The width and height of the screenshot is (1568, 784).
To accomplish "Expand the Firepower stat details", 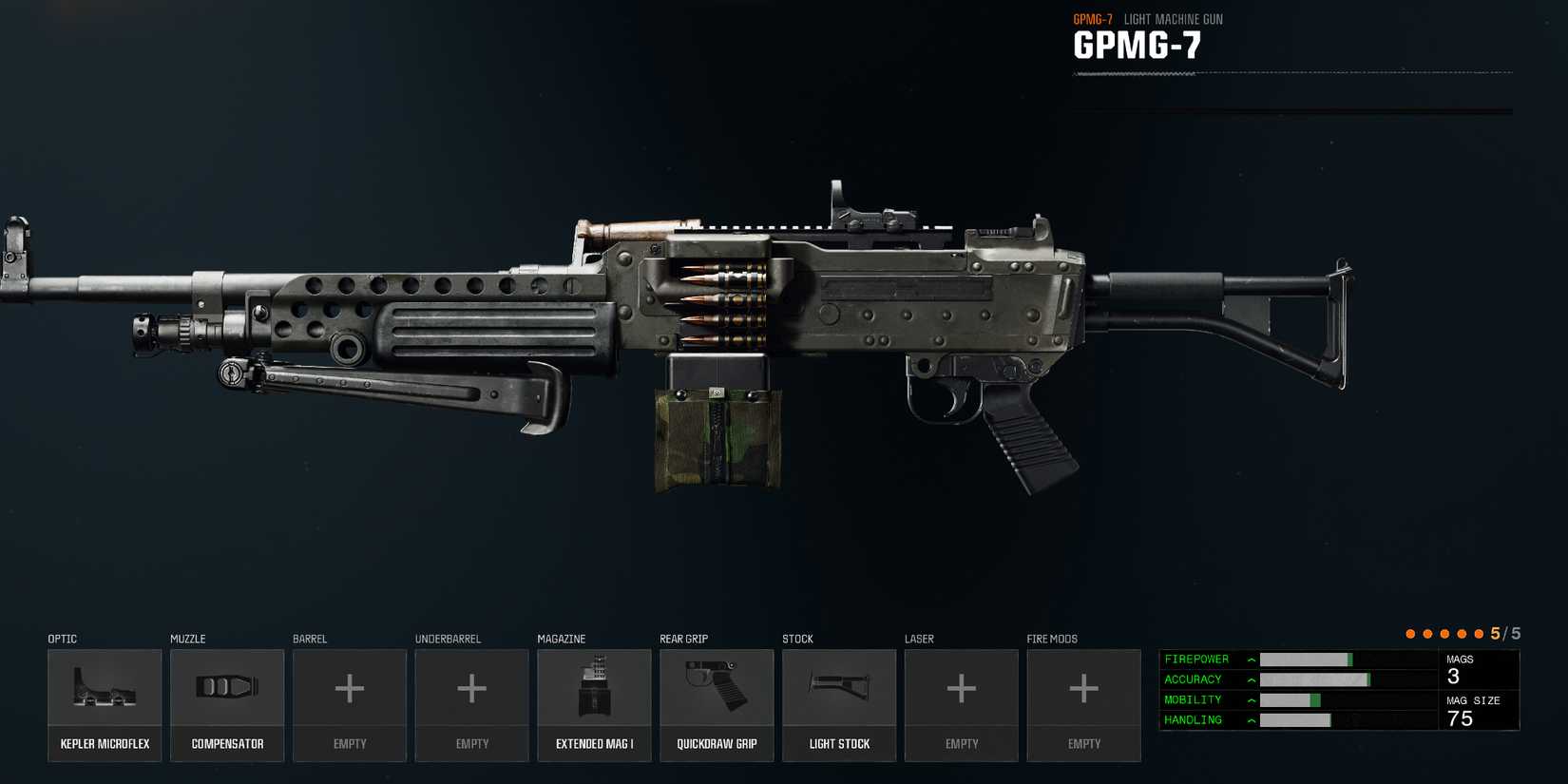I will point(1251,659).
